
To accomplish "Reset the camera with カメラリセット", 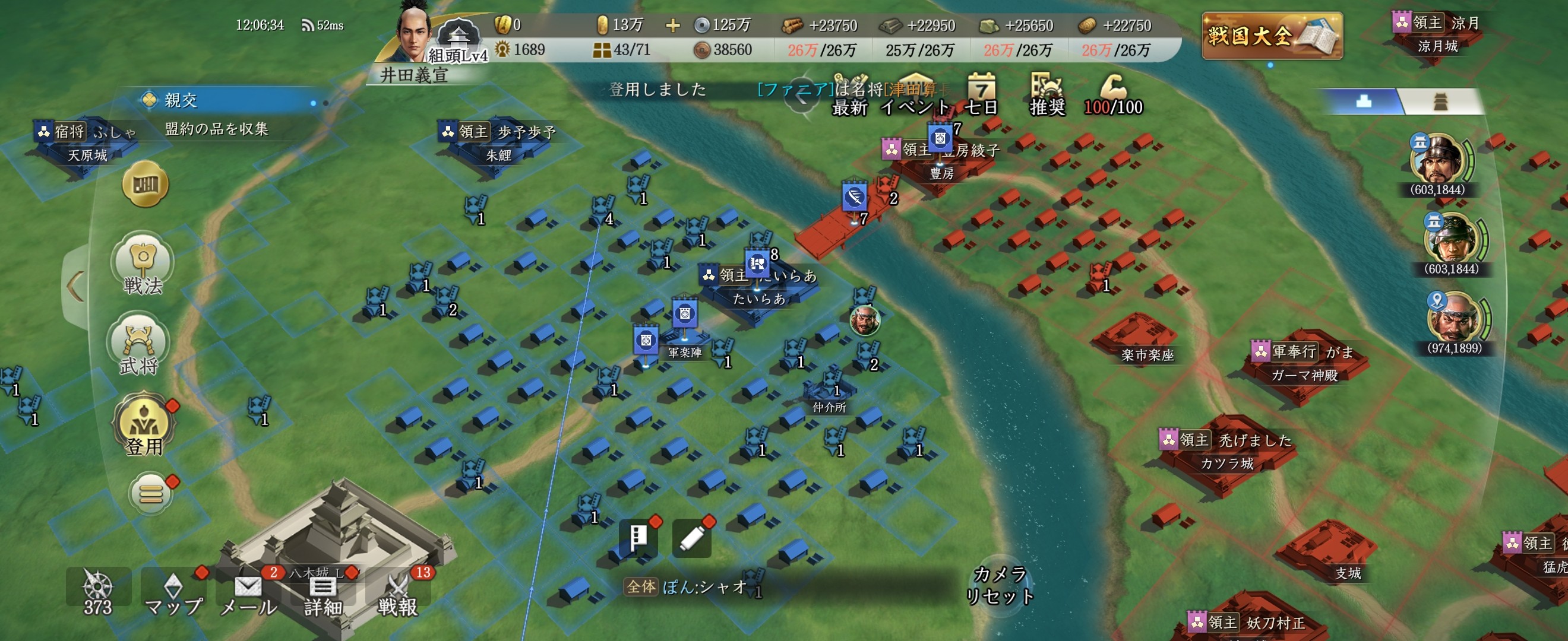I will pyautogui.click(x=1000, y=585).
